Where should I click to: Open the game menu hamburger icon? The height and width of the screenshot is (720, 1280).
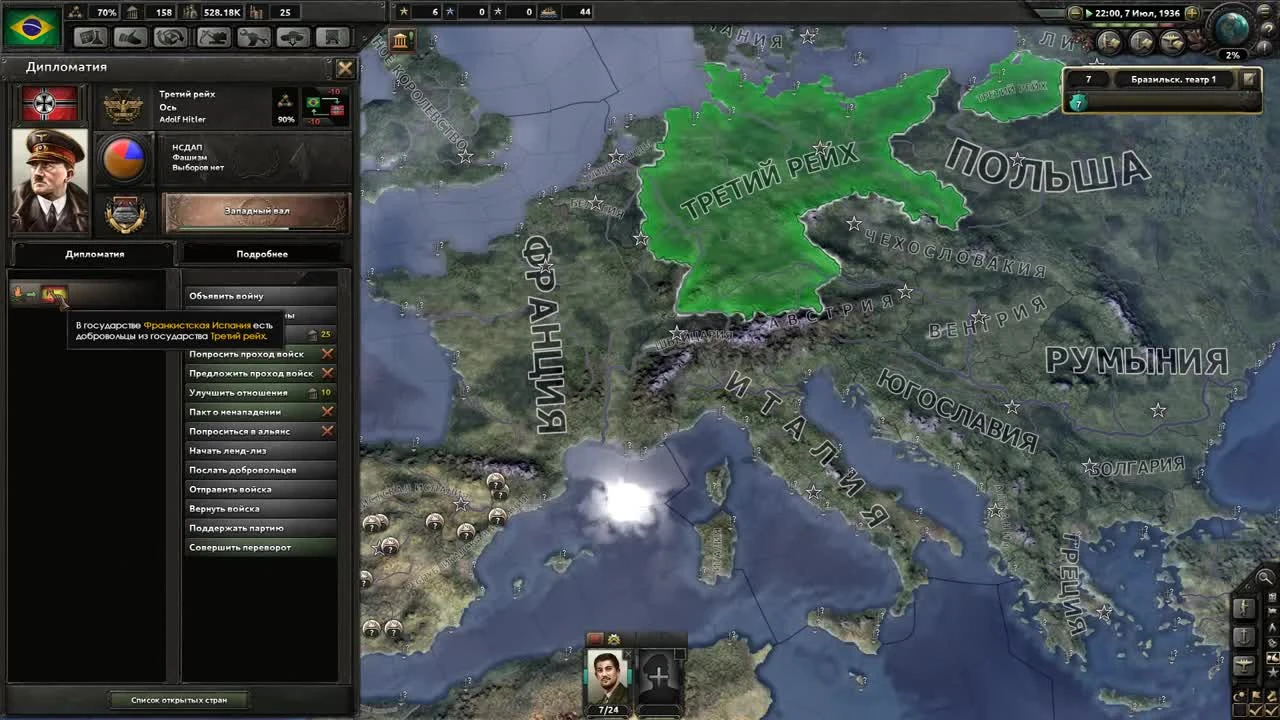click(x=1265, y=12)
